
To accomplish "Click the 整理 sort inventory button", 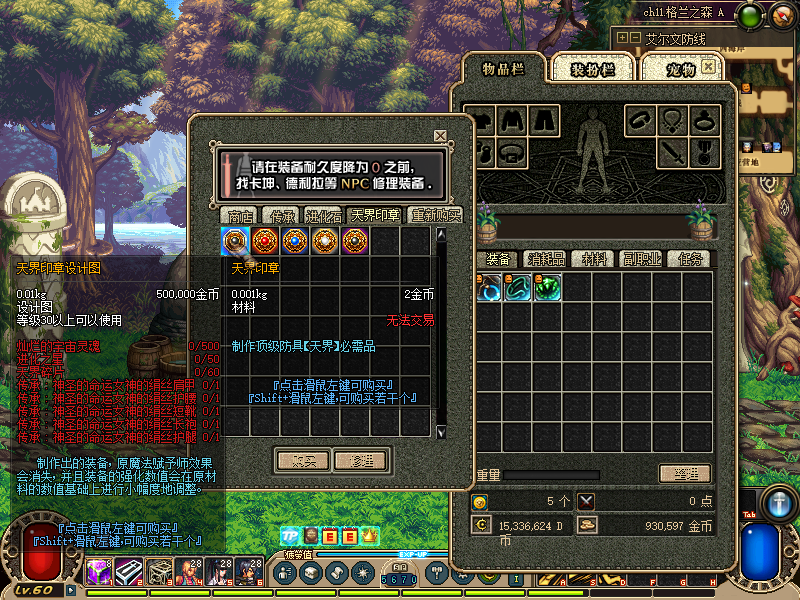I will pyautogui.click(x=684, y=474).
